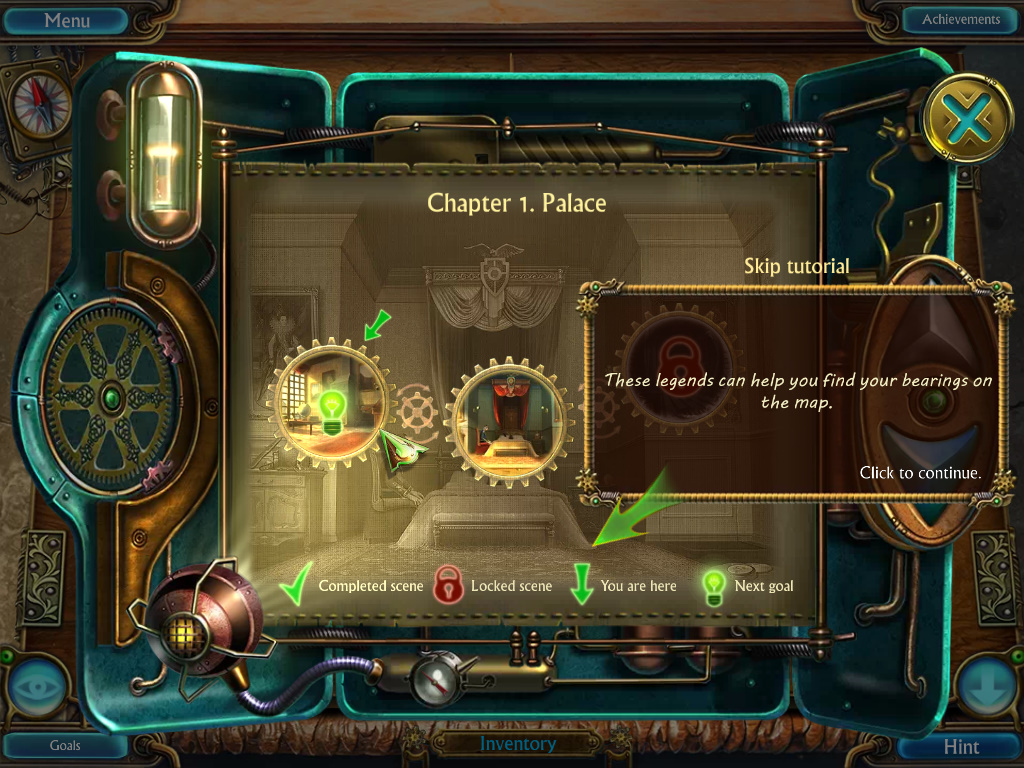This screenshot has height=768, width=1024.
Task: Close the map with the X button
Action: pyautogui.click(x=967, y=123)
